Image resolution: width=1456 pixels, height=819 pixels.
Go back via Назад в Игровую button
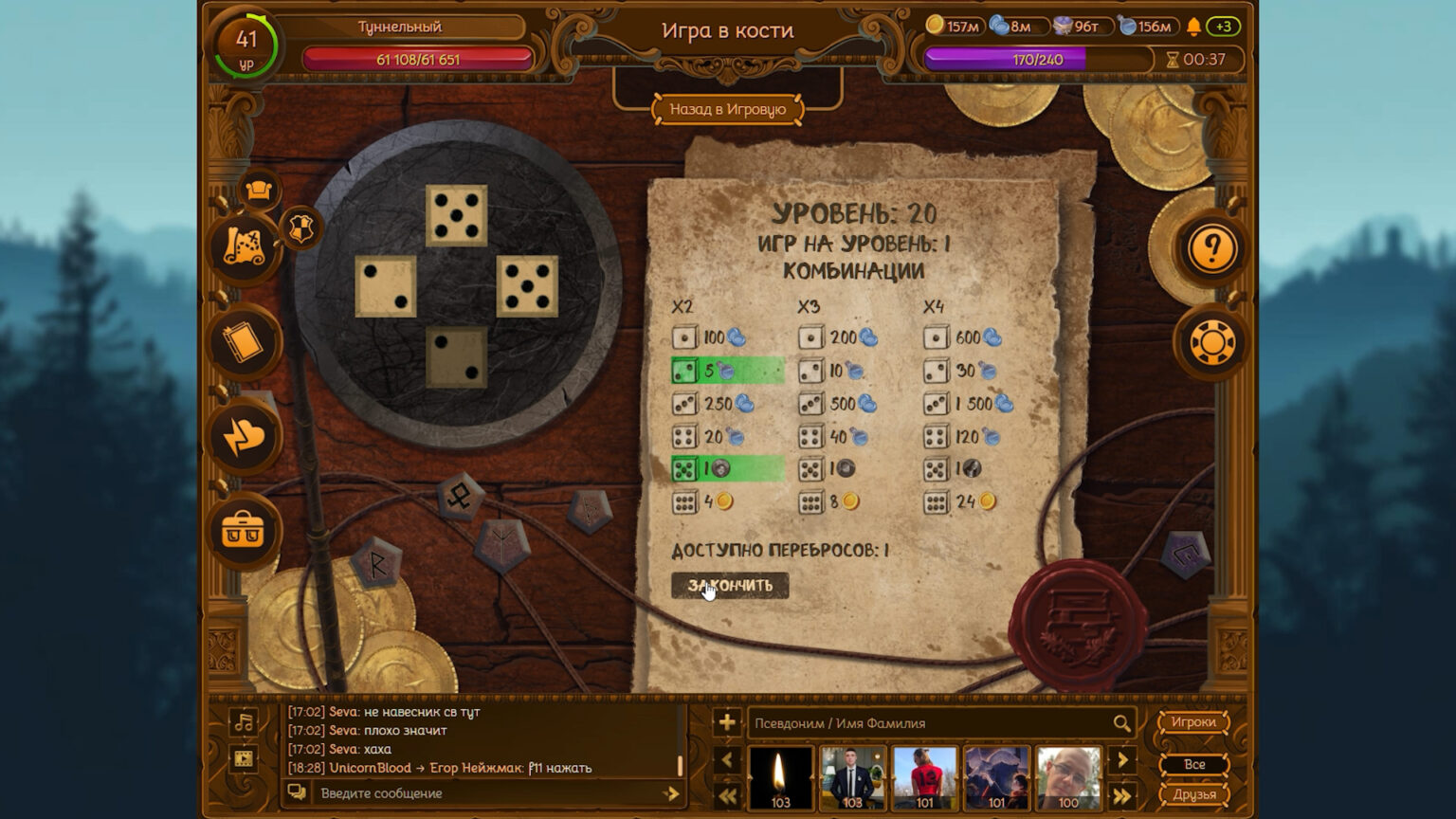tap(727, 109)
